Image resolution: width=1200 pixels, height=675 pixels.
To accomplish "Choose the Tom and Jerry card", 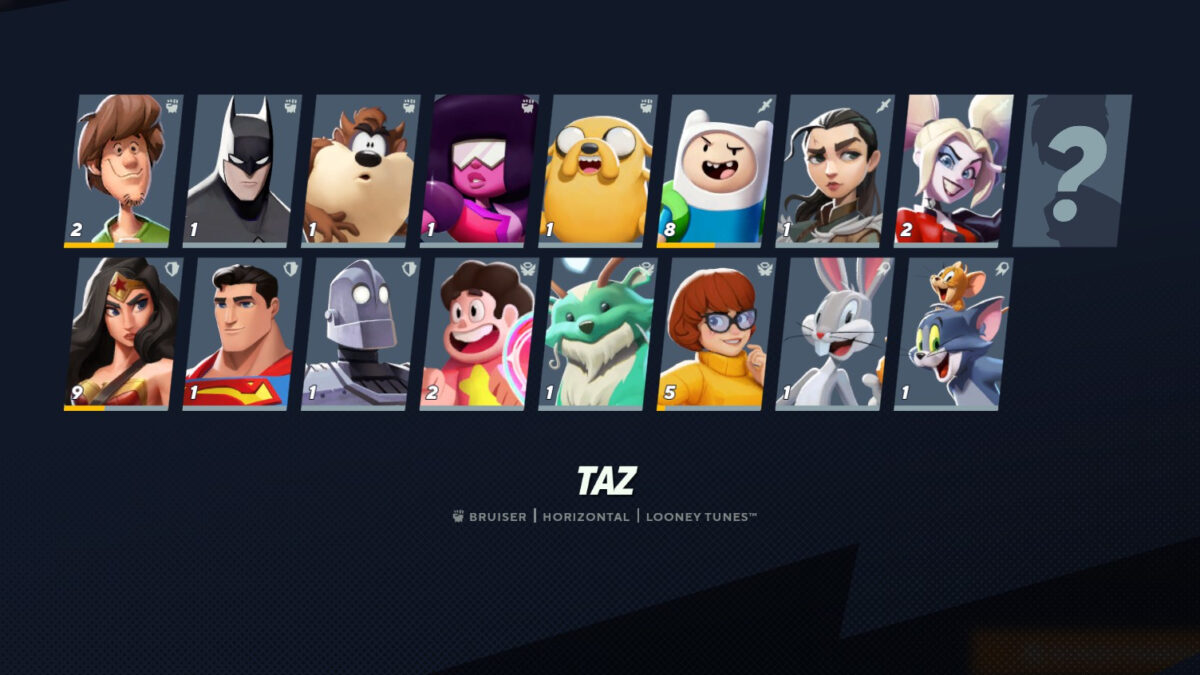I will (x=953, y=333).
